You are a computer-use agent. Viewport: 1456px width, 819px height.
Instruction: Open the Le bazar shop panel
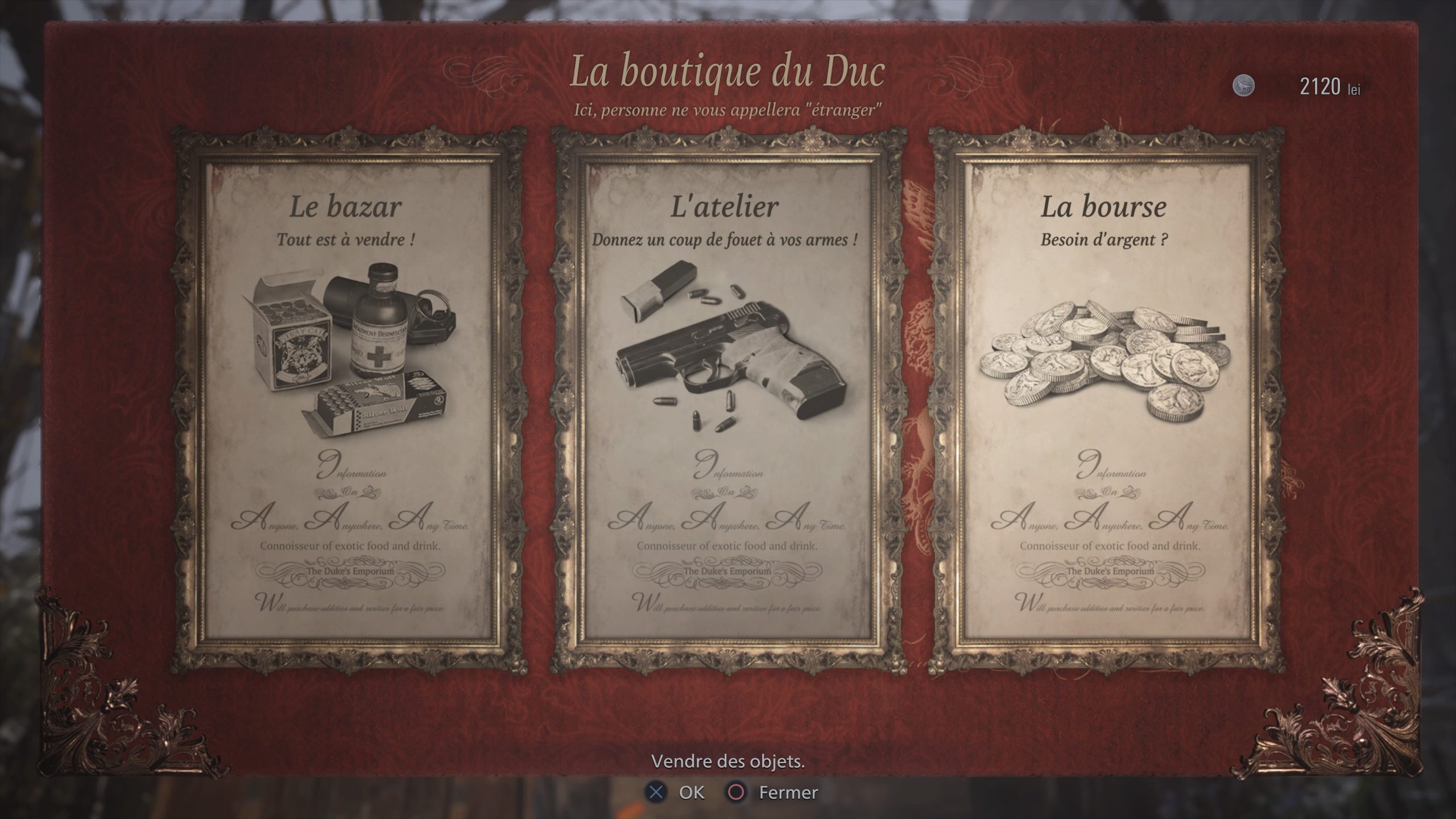pyautogui.click(x=348, y=398)
